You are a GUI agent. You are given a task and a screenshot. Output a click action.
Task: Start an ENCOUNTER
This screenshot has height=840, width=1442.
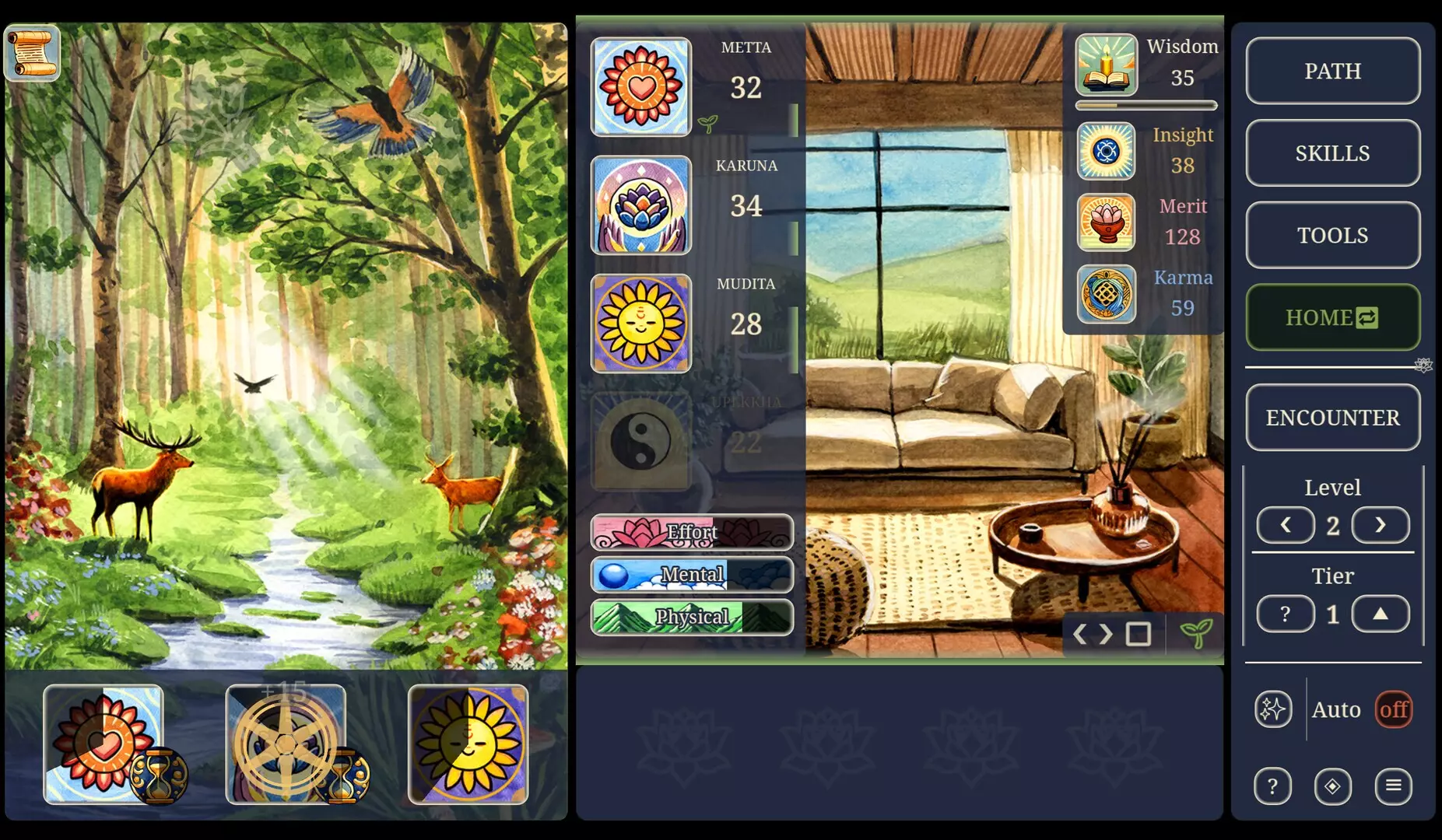coord(1333,418)
